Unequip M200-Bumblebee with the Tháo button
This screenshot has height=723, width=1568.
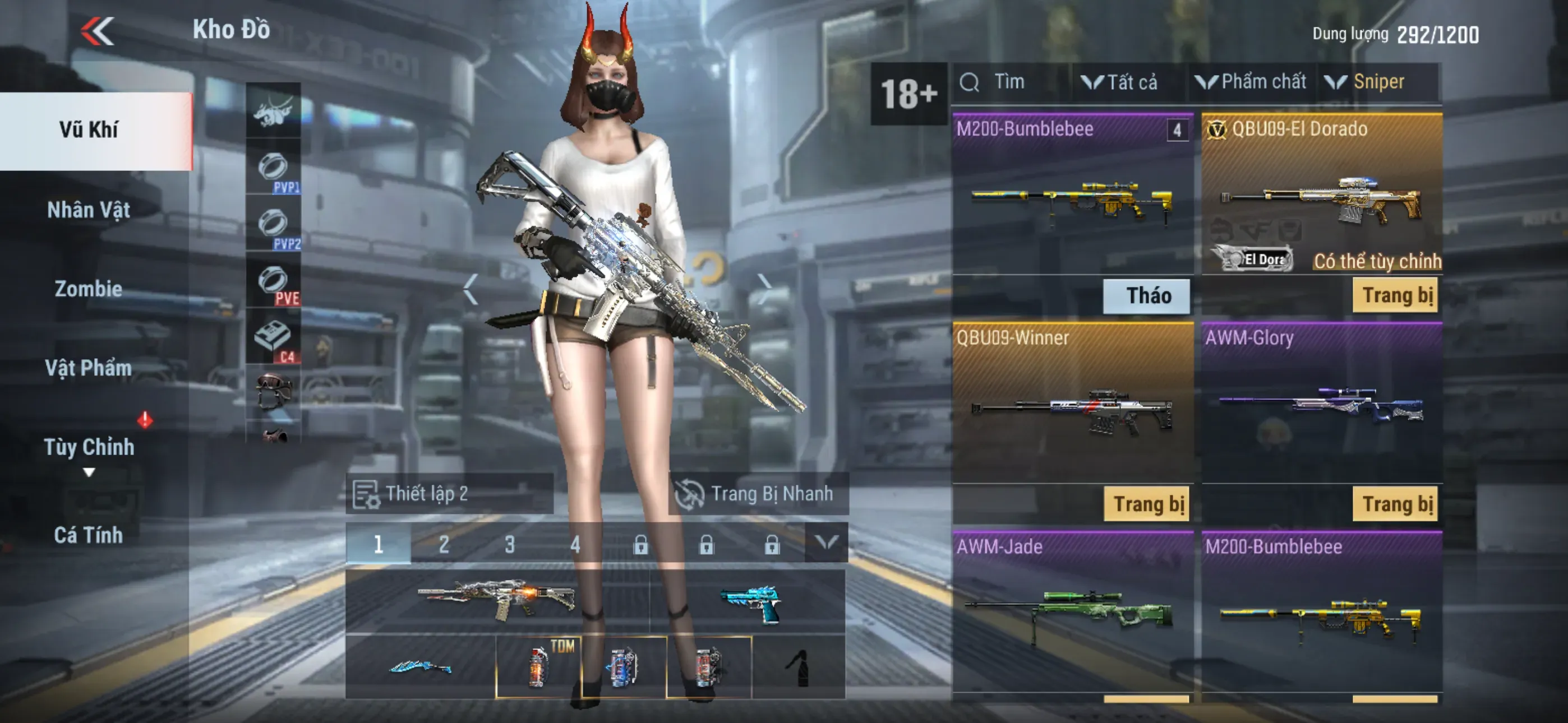(1147, 296)
